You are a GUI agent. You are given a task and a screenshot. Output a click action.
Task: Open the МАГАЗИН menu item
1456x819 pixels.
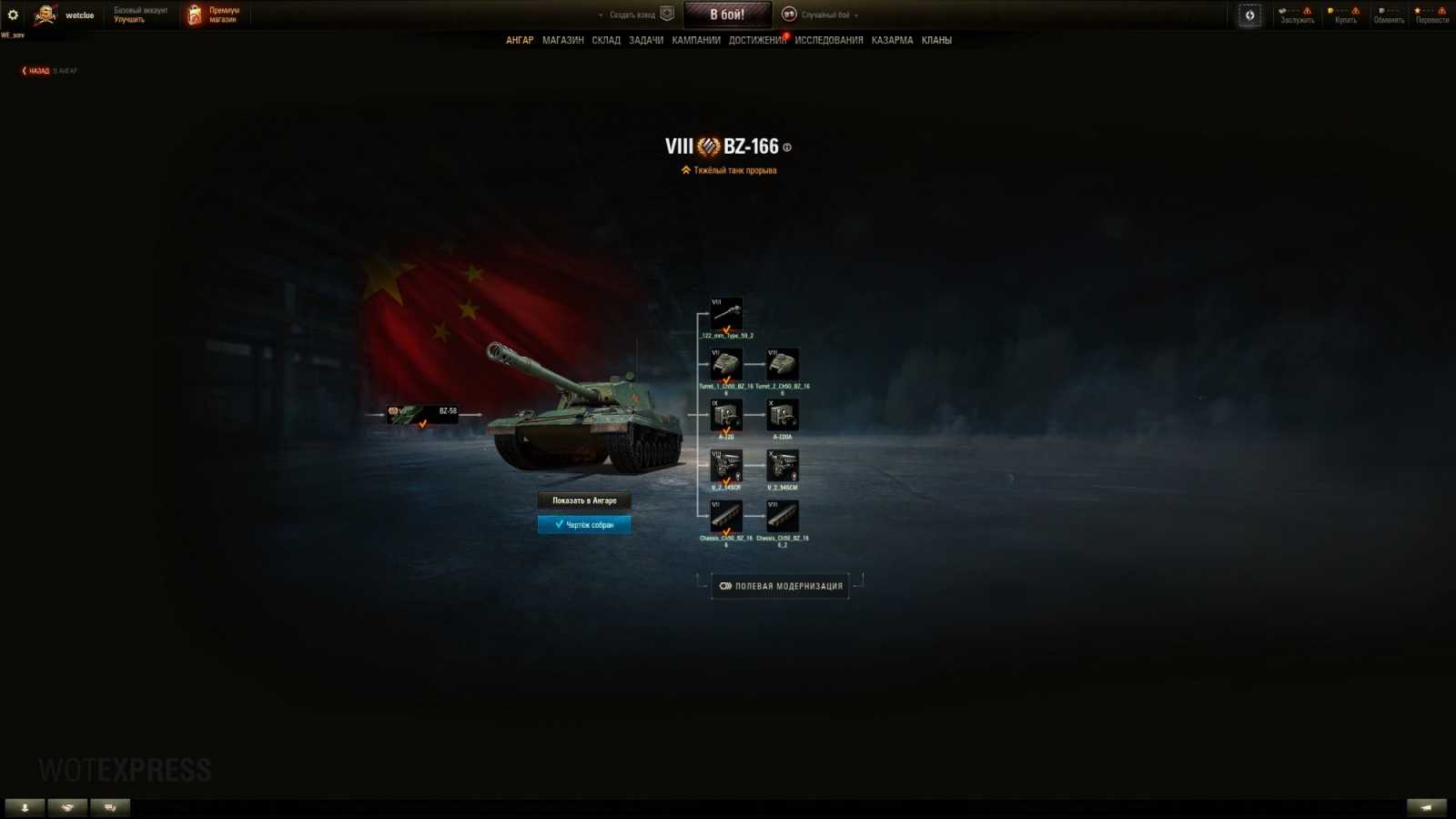[x=564, y=40]
